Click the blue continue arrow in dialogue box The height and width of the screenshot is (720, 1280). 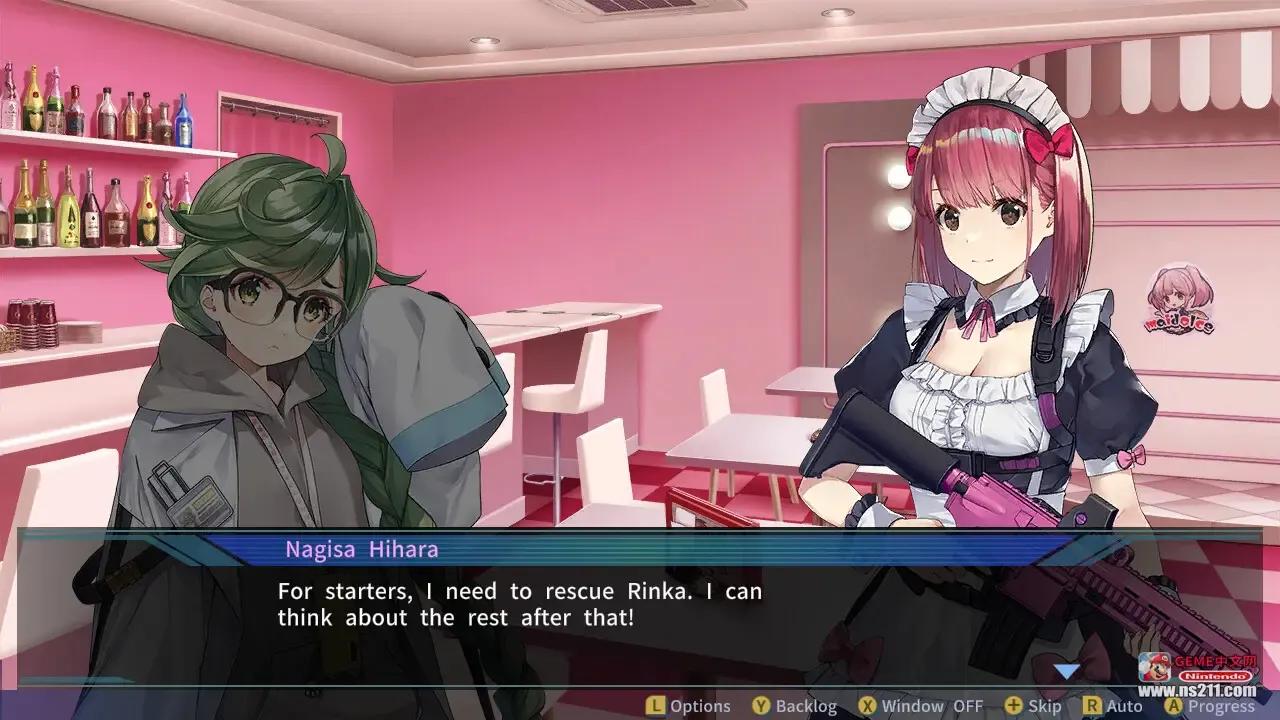click(x=1068, y=670)
